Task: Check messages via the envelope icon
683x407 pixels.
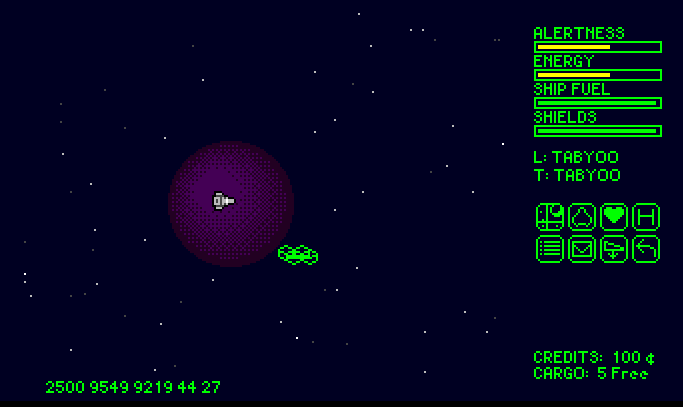Action: tap(582, 249)
